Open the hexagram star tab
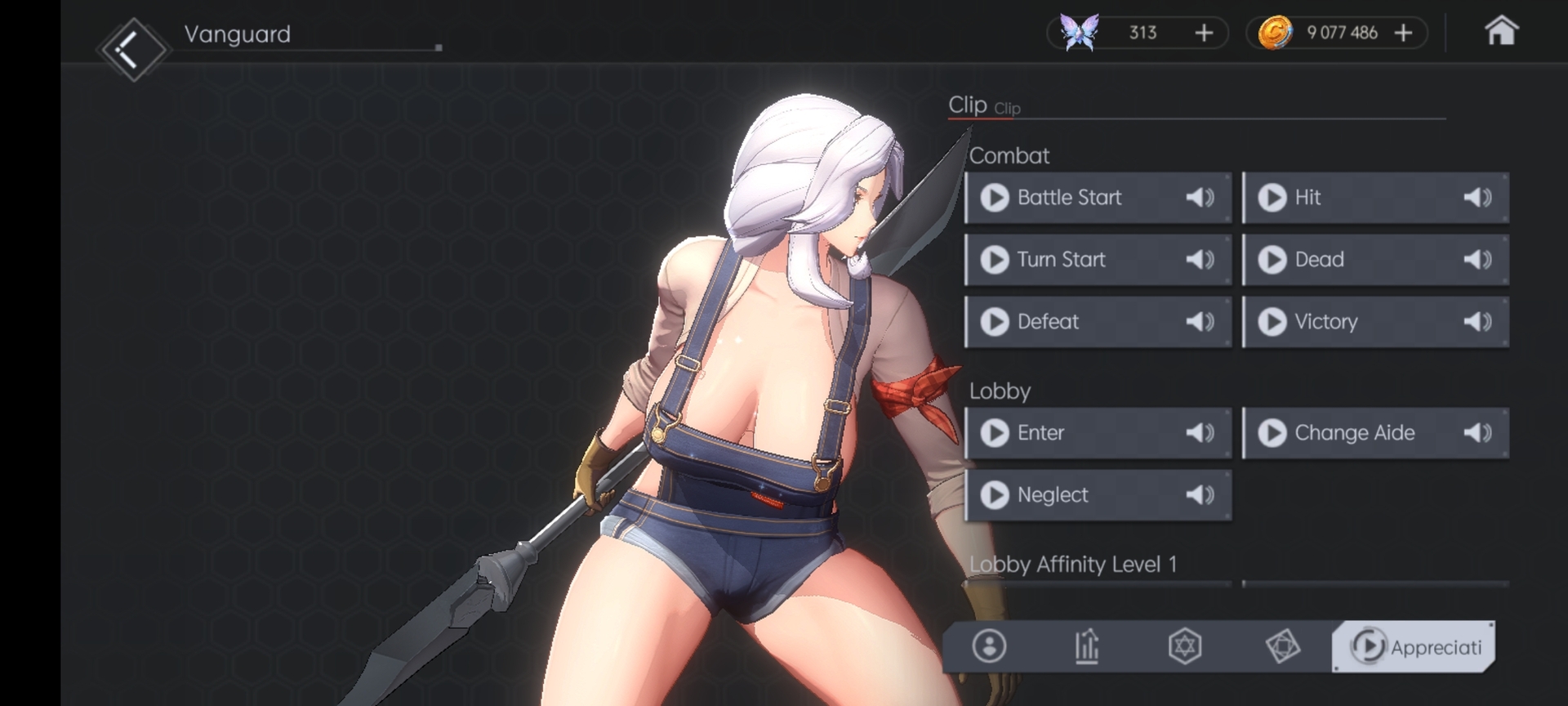This screenshot has width=1568, height=706. click(x=1185, y=646)
